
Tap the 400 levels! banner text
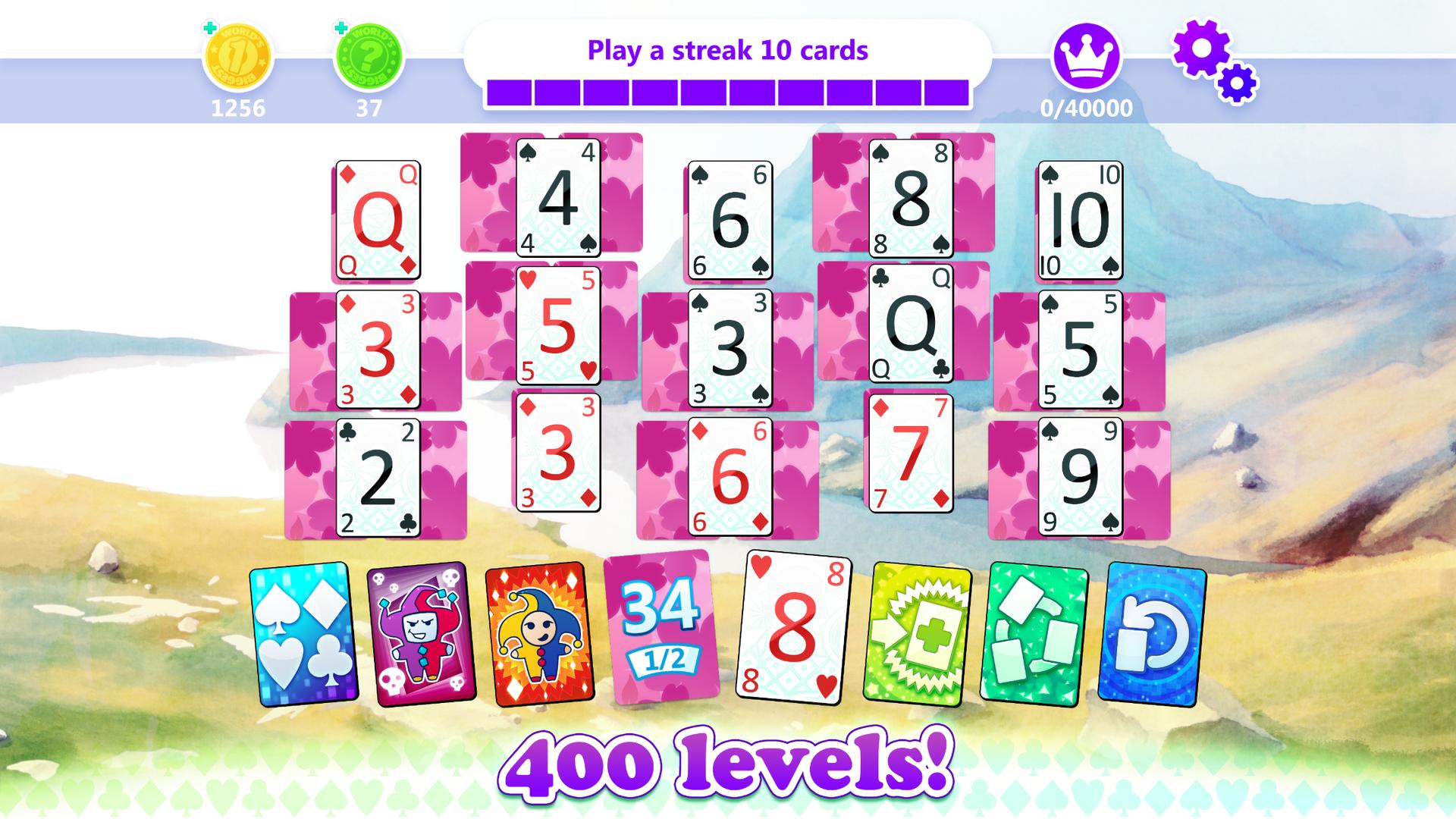[x=728, y=769]
